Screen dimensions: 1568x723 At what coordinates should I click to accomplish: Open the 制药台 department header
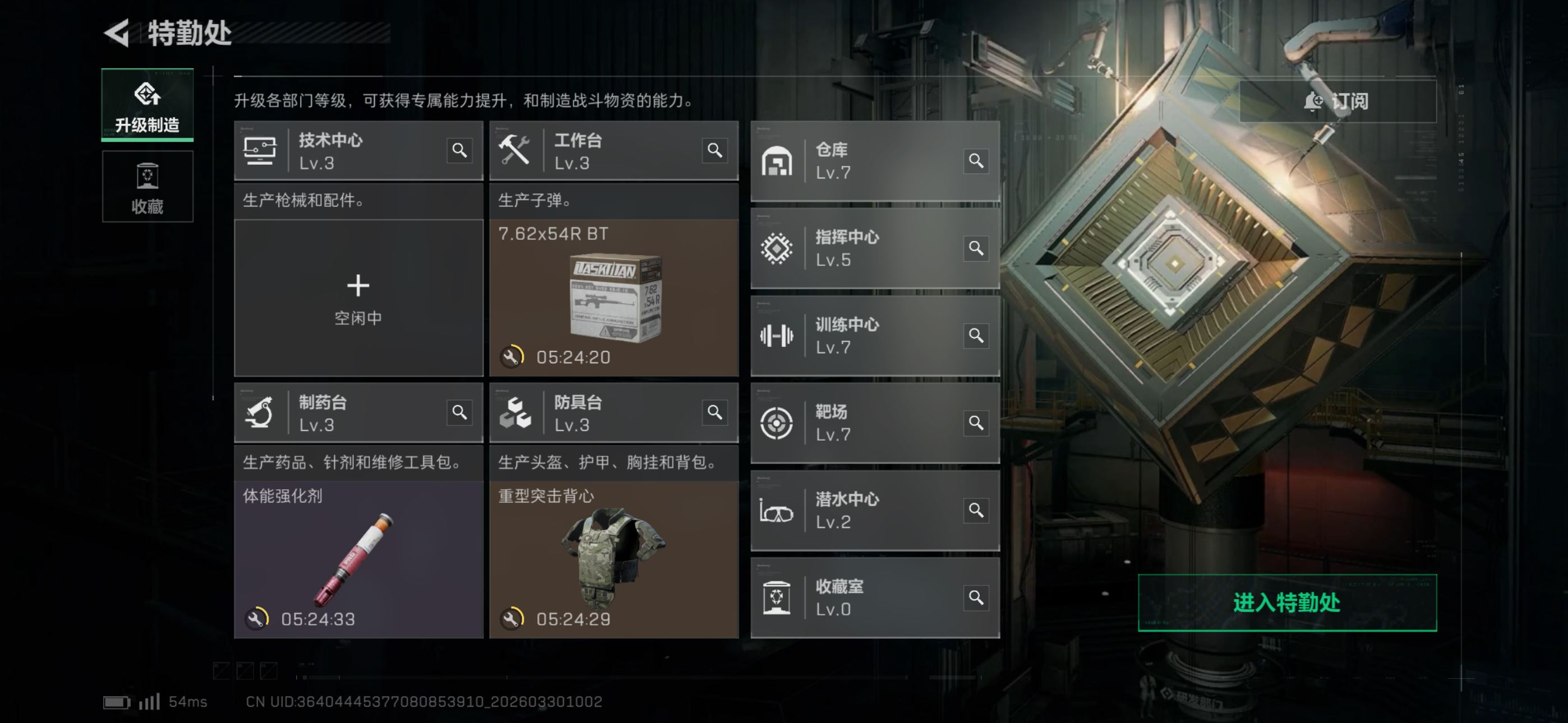point(341,413)
